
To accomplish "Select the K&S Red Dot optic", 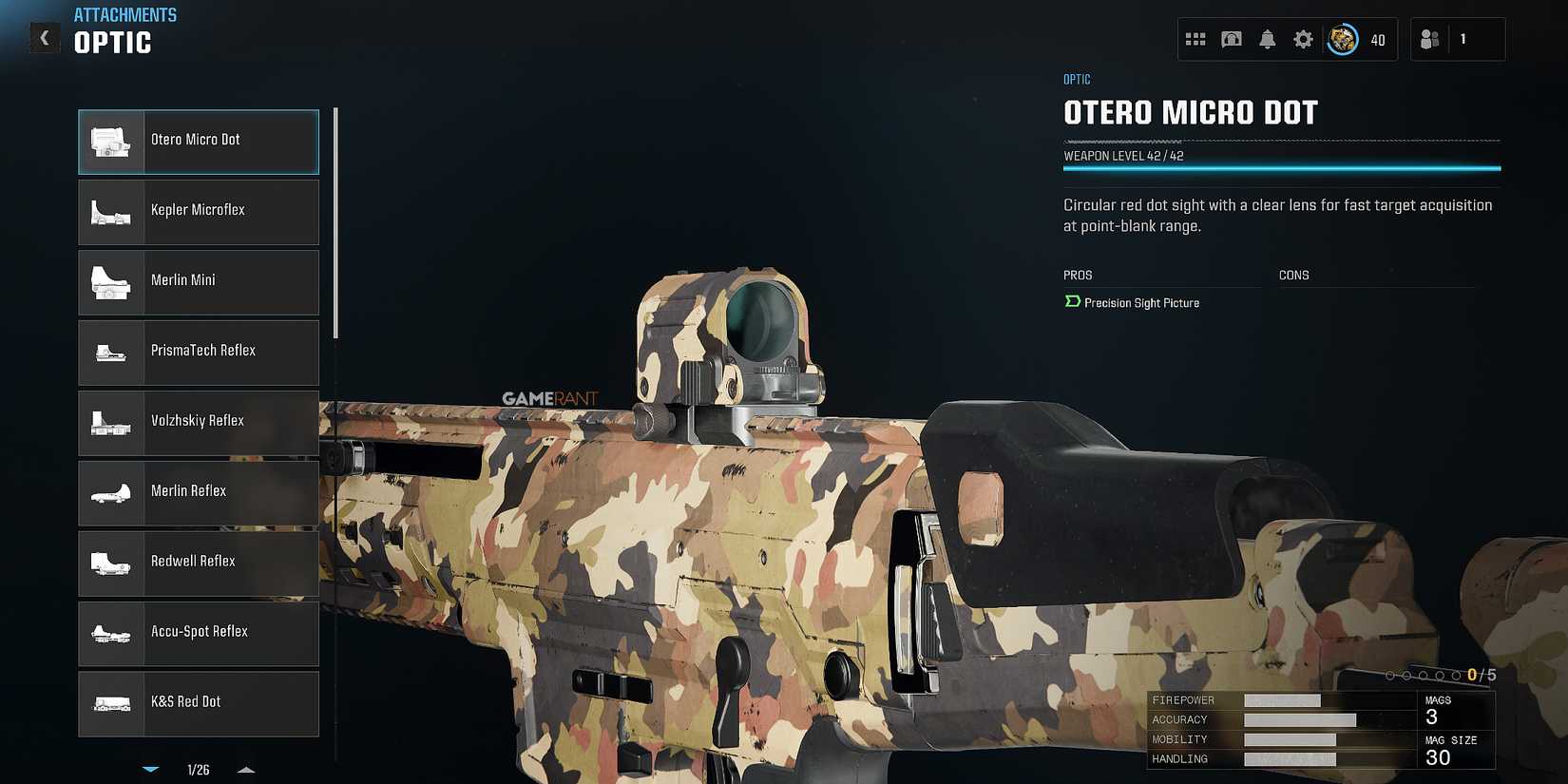I will (x=198, y=703).
